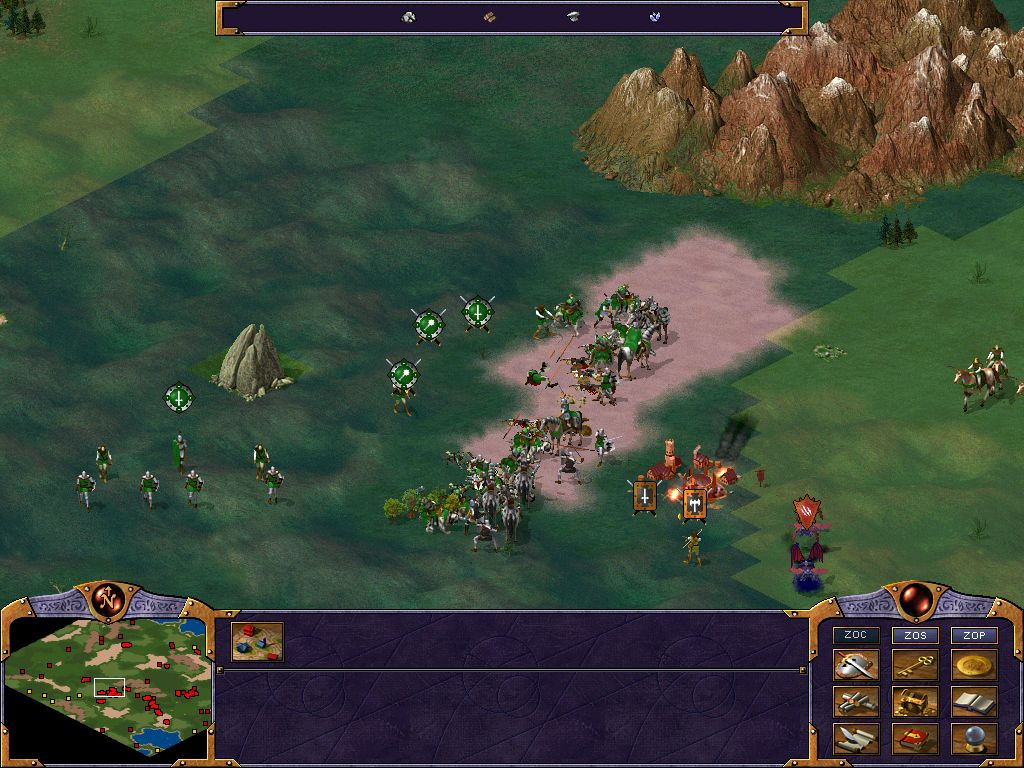
Task: Select the village thumbnail in the info panel
Action: pos(257,642)
